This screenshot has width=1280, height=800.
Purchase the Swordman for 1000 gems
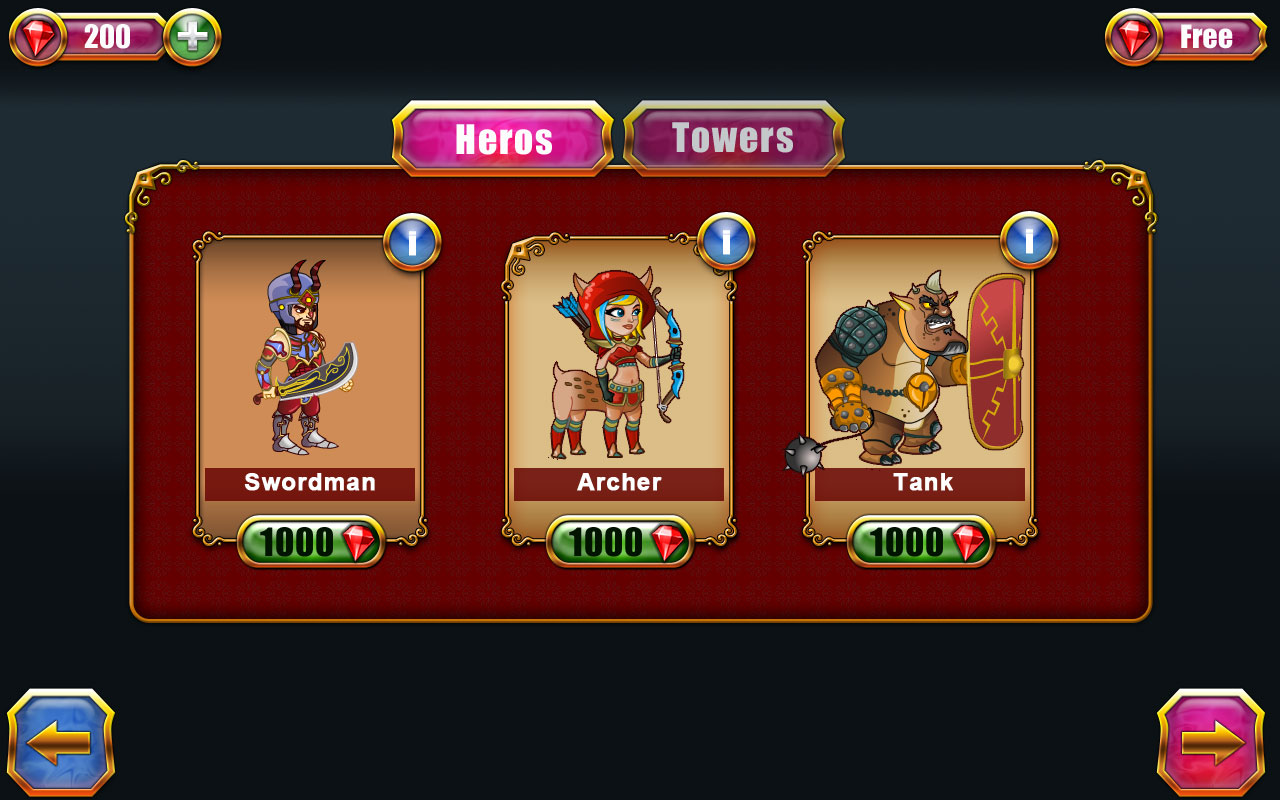point(310,541)
